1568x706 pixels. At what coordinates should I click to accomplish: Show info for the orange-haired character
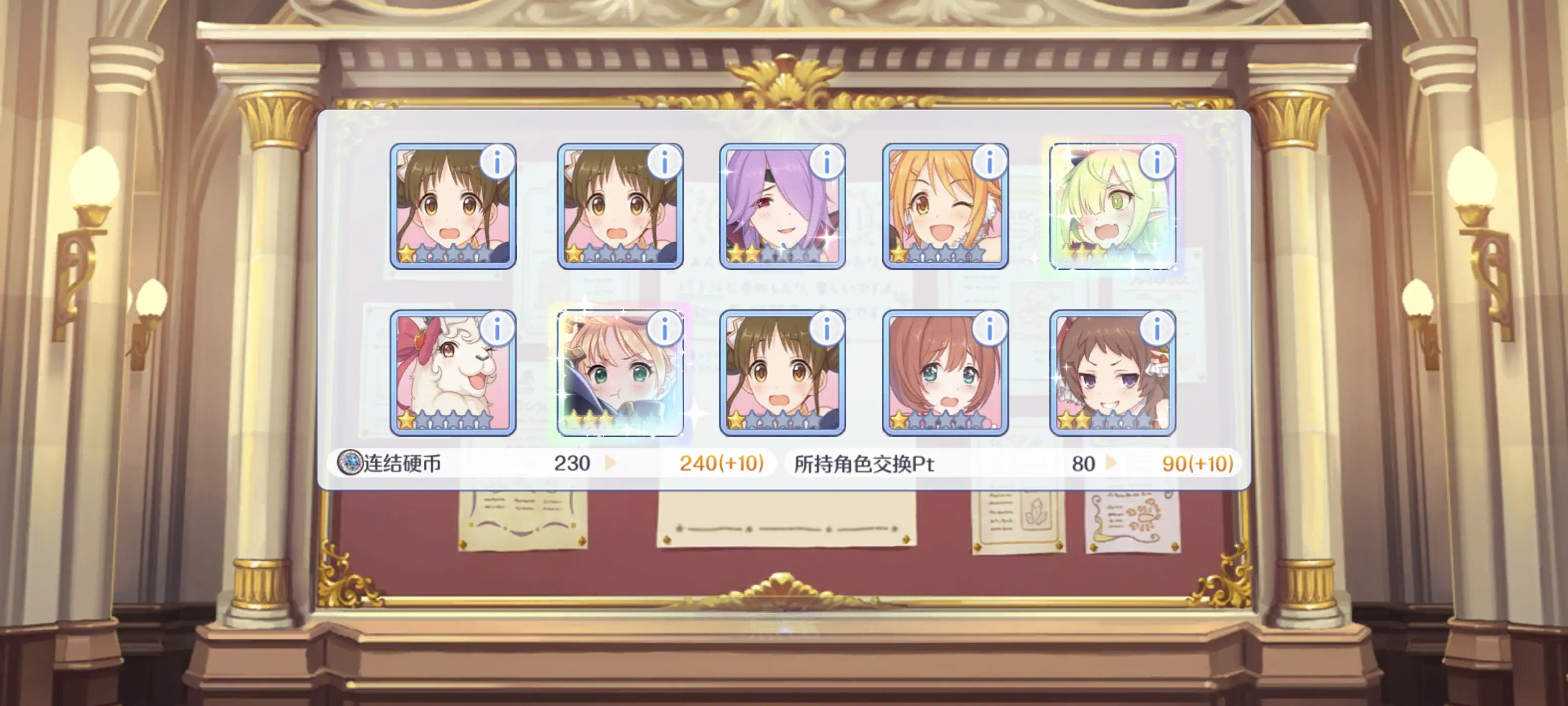click(989, 162)
